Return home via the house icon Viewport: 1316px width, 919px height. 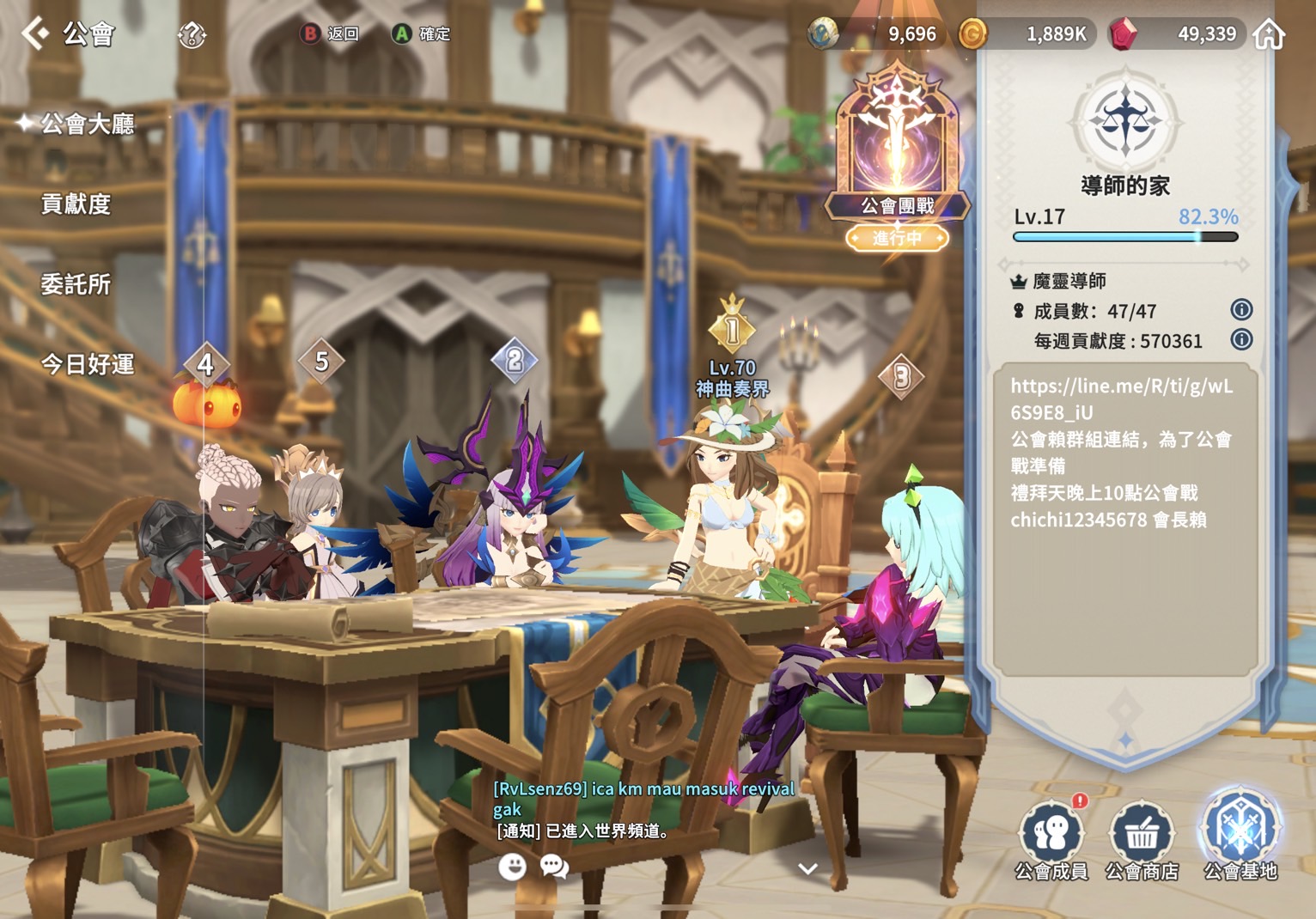point(1269,34)
